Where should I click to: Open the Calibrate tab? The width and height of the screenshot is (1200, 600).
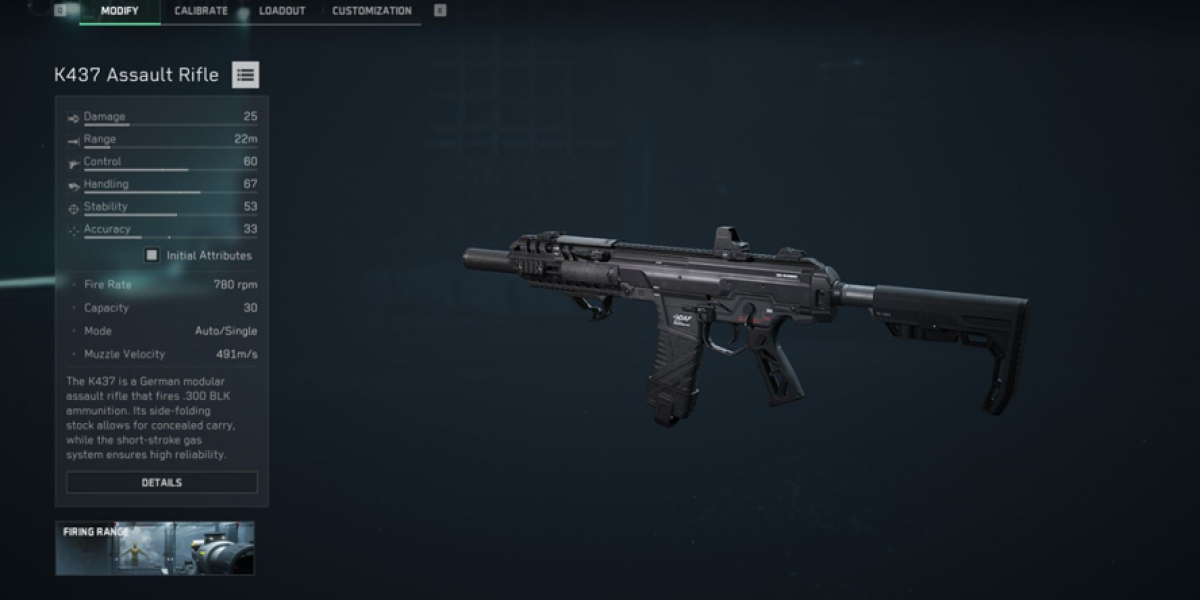point(201,11)
